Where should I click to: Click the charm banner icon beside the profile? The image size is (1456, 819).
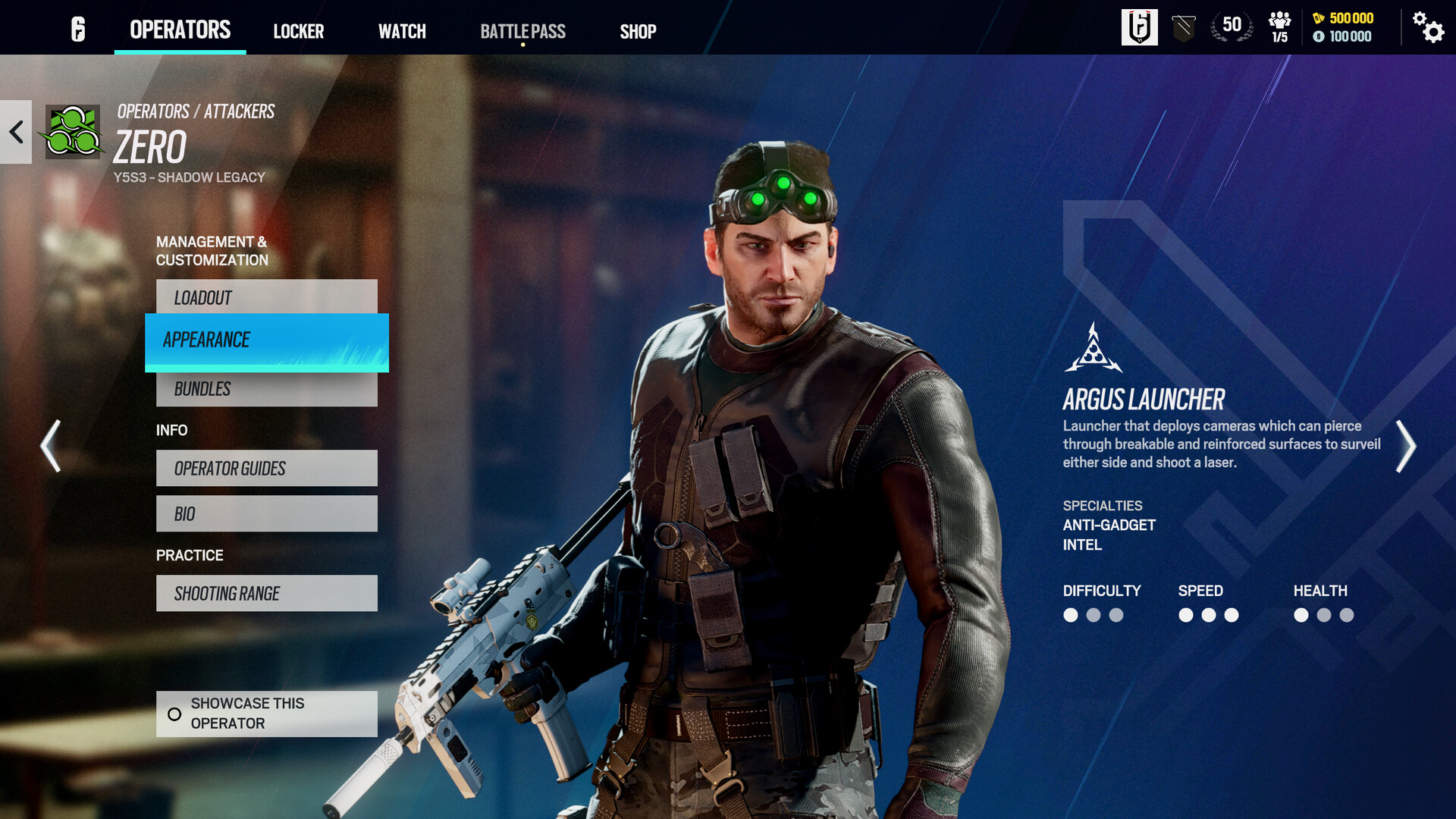pos(1183,28)
